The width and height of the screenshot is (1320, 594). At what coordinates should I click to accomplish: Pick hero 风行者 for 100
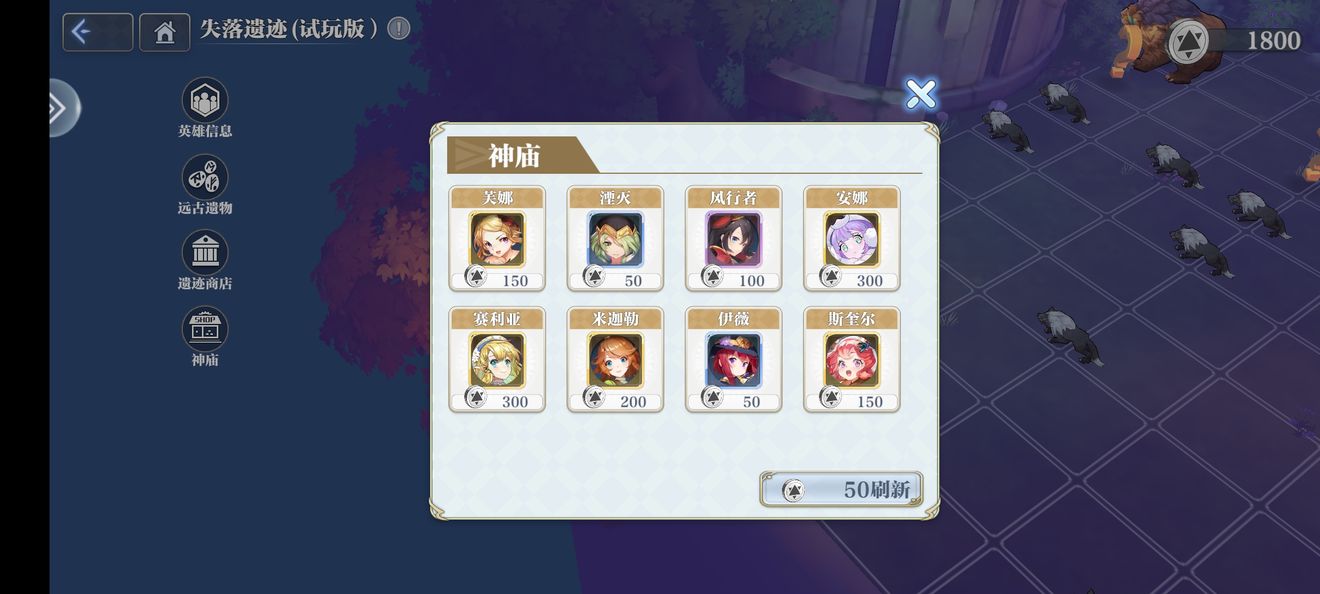coord(734,239)
